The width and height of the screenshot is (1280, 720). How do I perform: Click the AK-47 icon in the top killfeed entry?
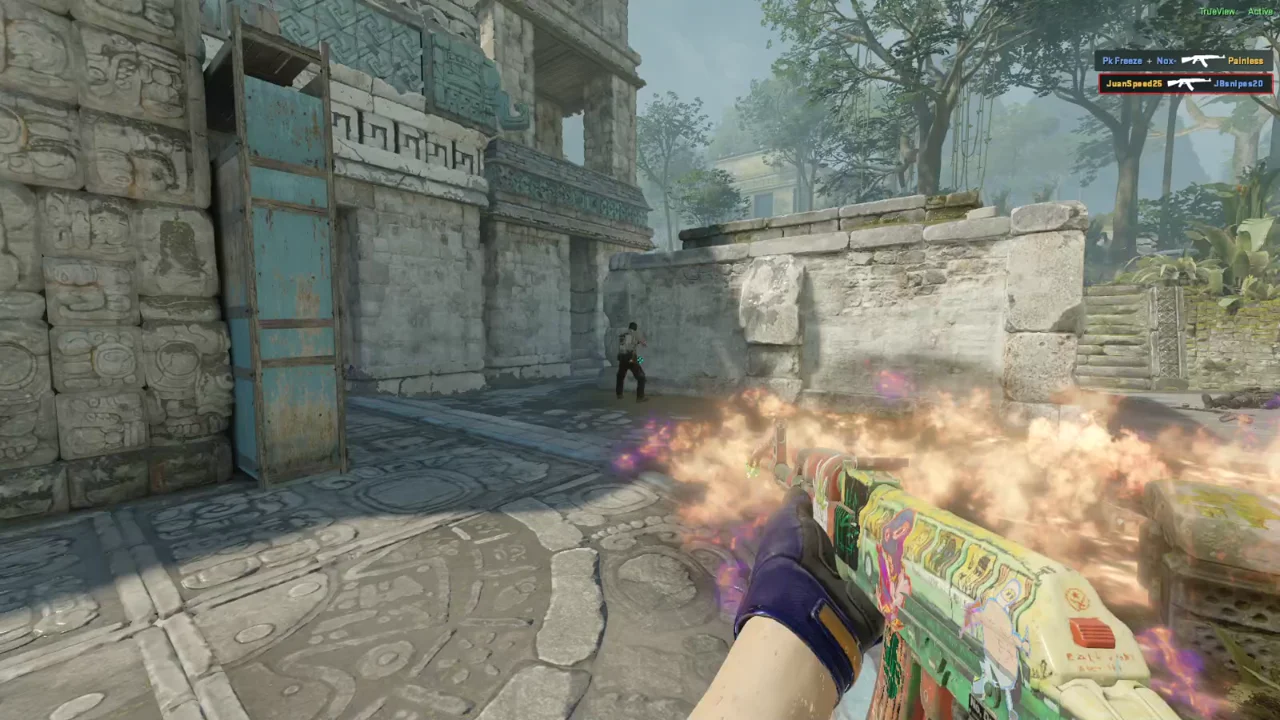click(1203, 60)
